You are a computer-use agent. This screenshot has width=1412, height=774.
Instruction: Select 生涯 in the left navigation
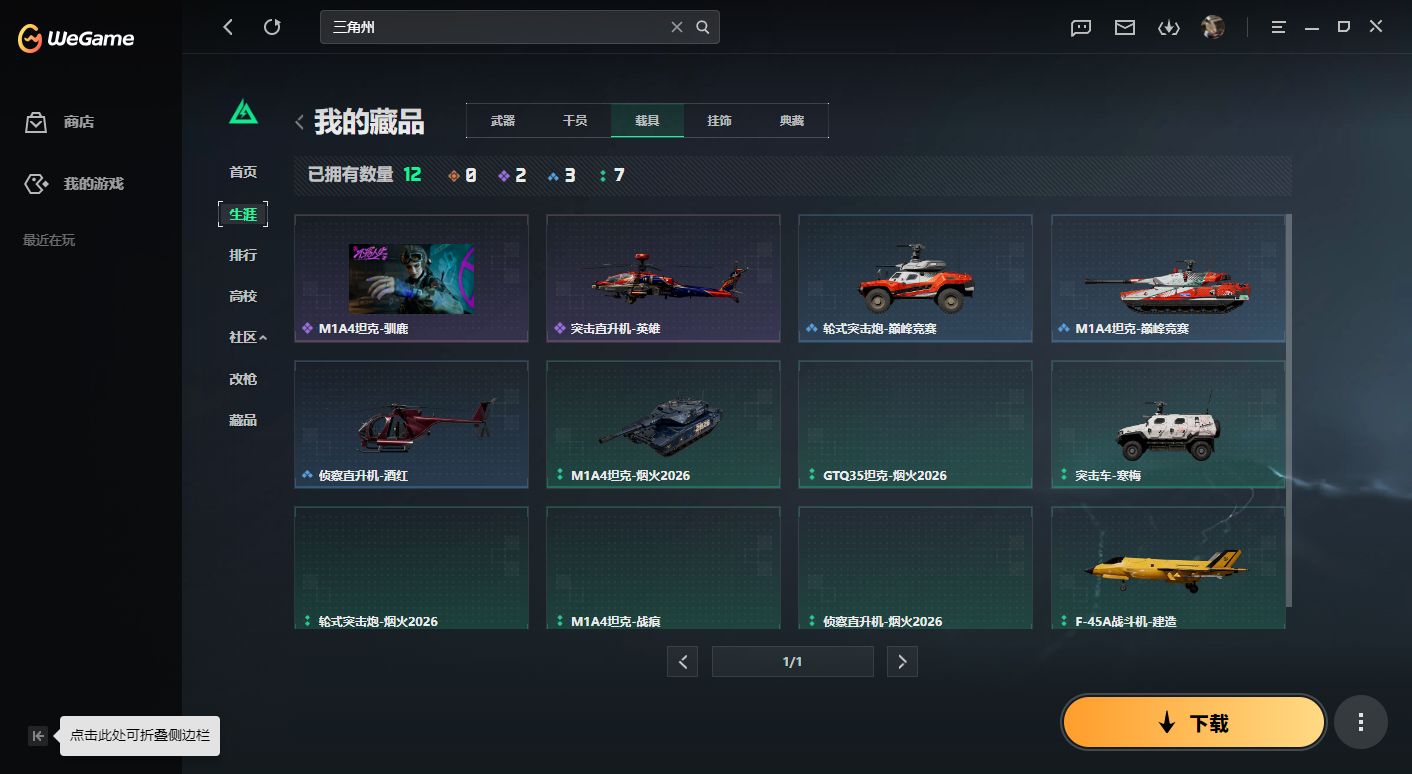[x=243, y=214]
